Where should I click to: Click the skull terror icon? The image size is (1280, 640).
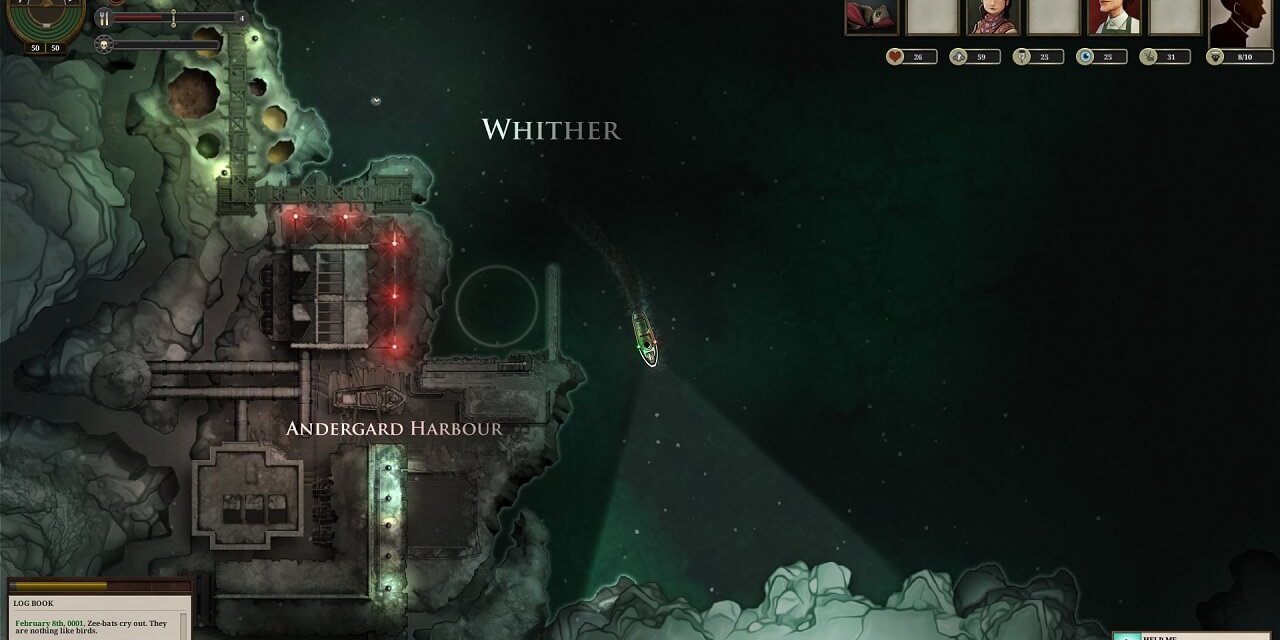coord(104,44)
